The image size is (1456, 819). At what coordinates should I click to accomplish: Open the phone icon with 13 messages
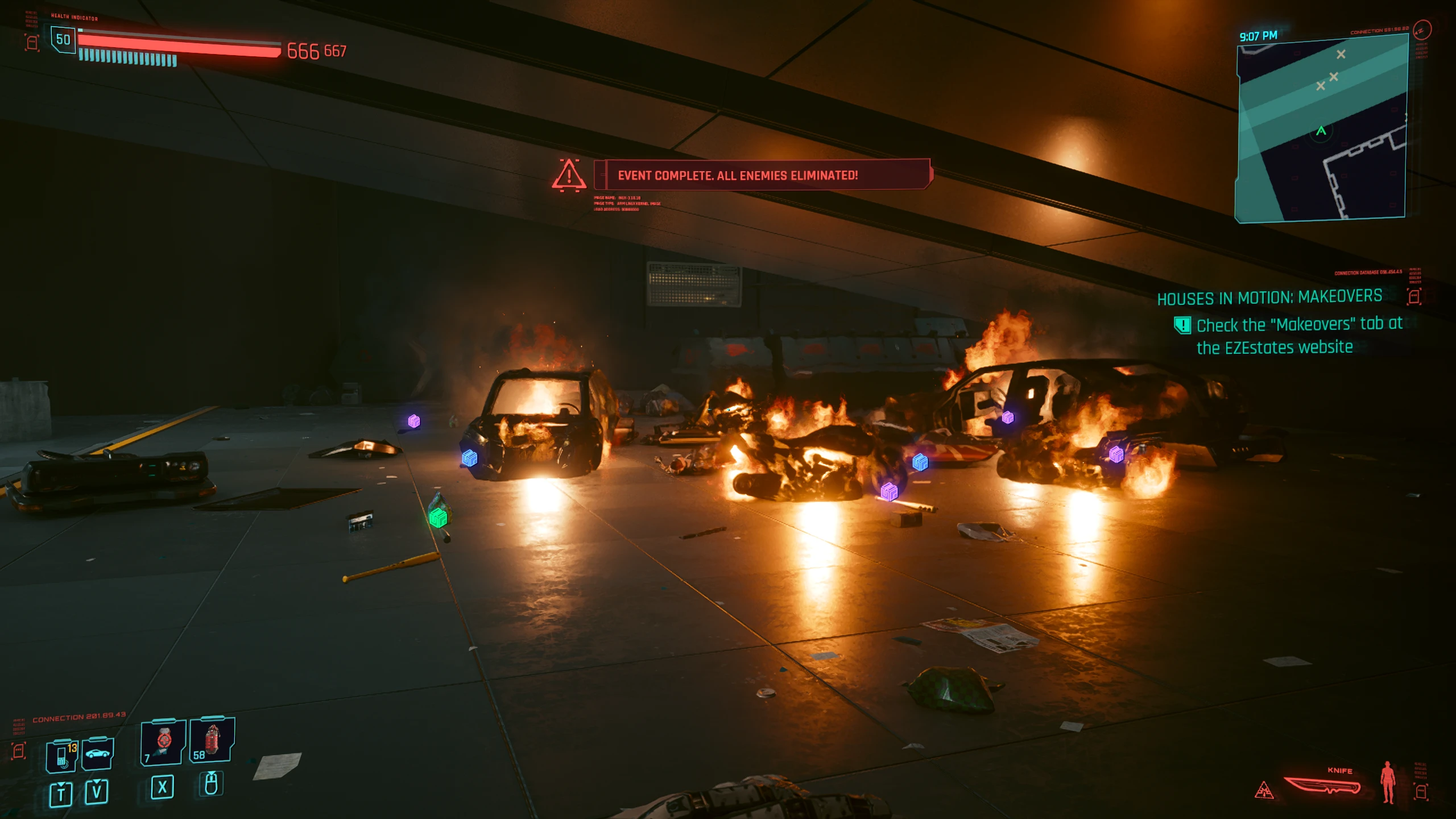(61, 756)
